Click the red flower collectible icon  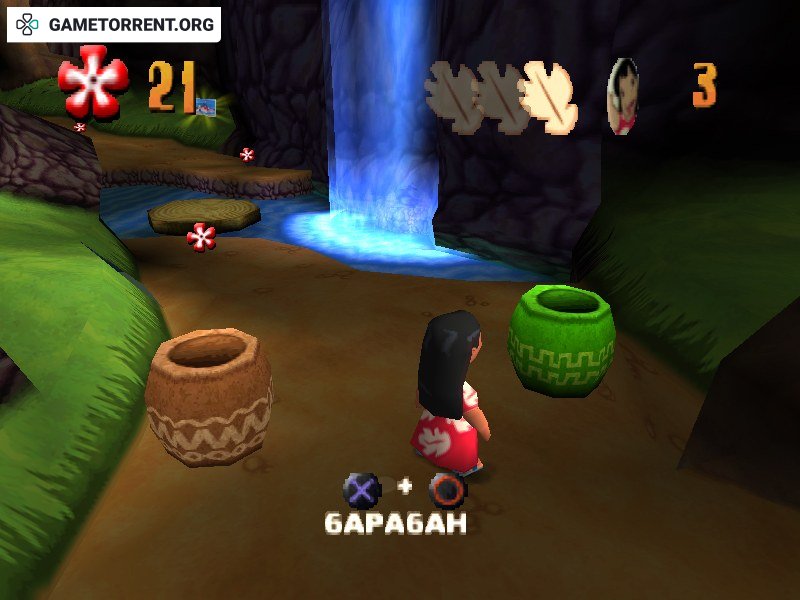[93, 80]
